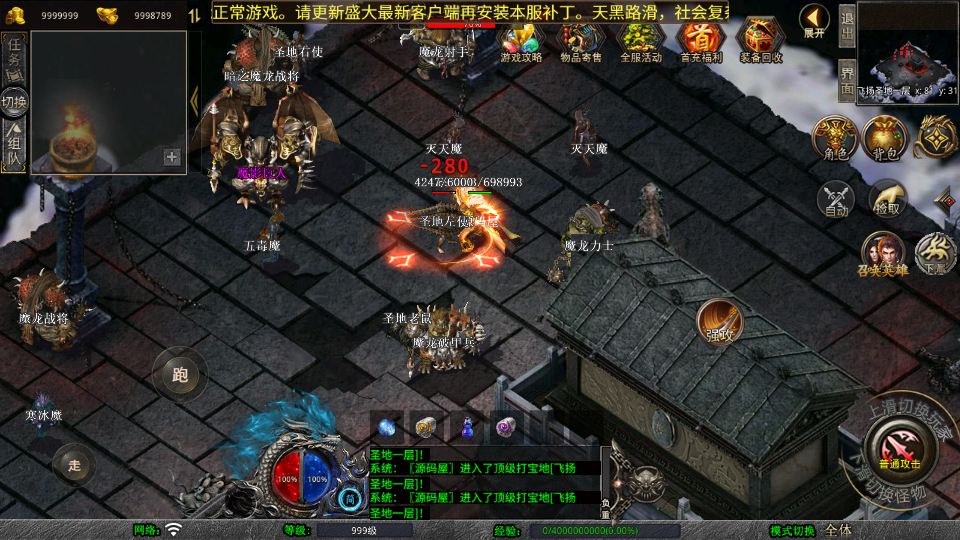
Task: Tap the 普通攻击 normal attack button
Action: point(897,443)
